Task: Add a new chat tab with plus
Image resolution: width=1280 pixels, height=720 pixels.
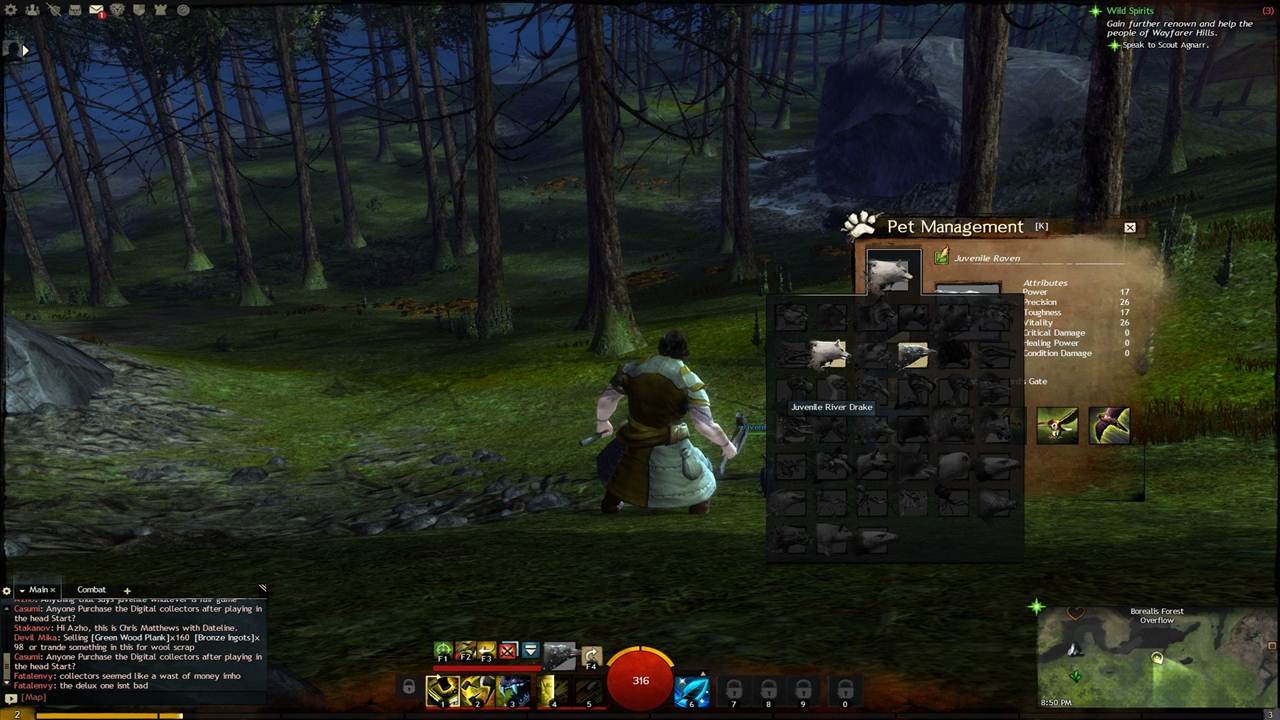Action: coord(127,590)
